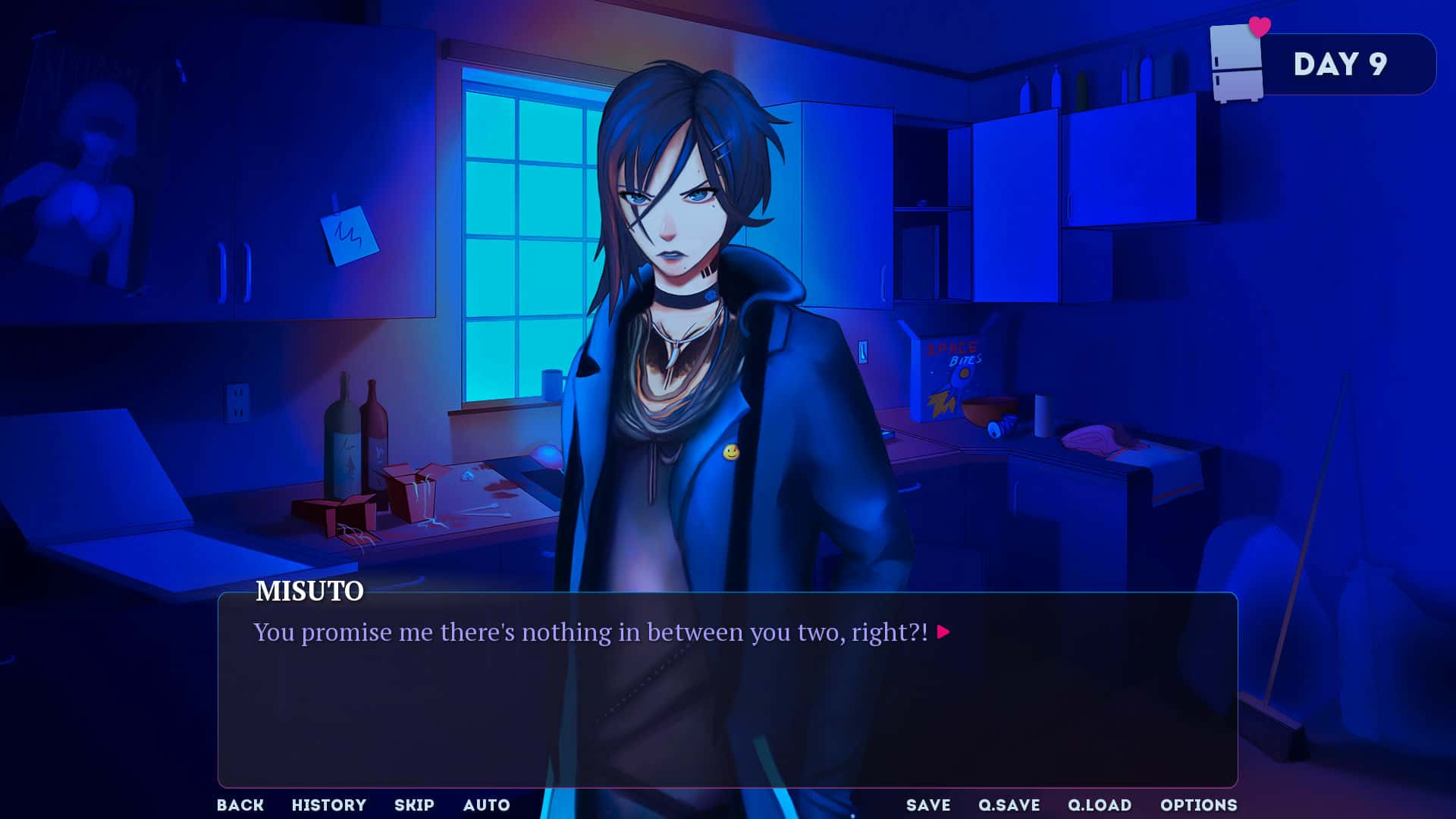The width and height of the screenshot is (1456, 819).
Task: Click the Q.SAVE quick save icon
Action: click(x=1009, y=805)
